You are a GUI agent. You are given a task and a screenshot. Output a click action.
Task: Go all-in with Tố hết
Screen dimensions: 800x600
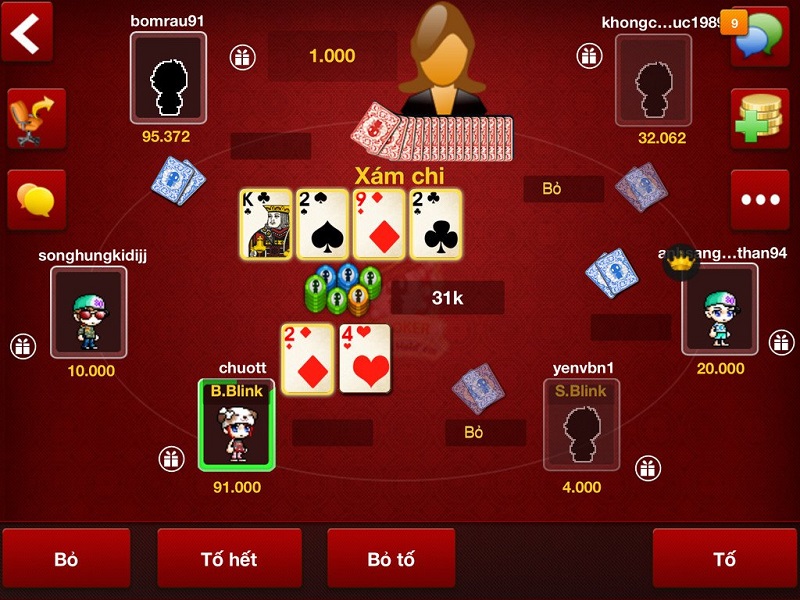tap(229, 558)
